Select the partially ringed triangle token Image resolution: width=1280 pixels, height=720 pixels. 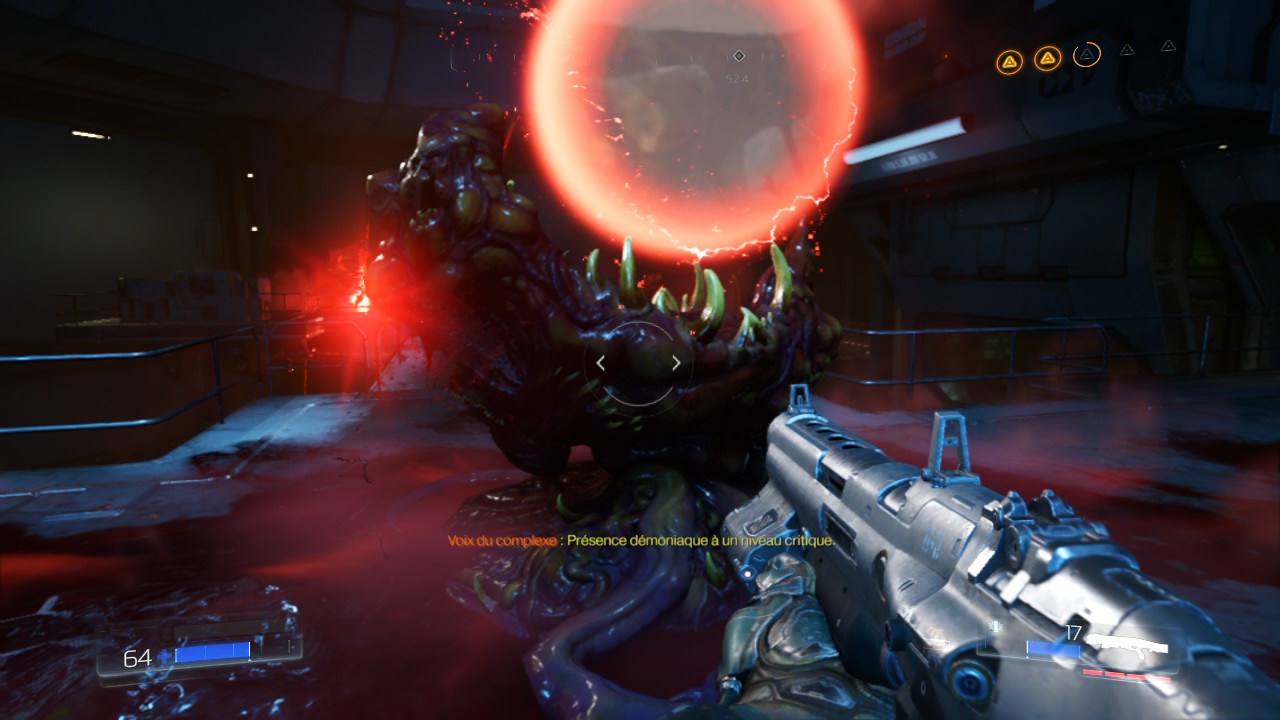[x=1087, y=54]
